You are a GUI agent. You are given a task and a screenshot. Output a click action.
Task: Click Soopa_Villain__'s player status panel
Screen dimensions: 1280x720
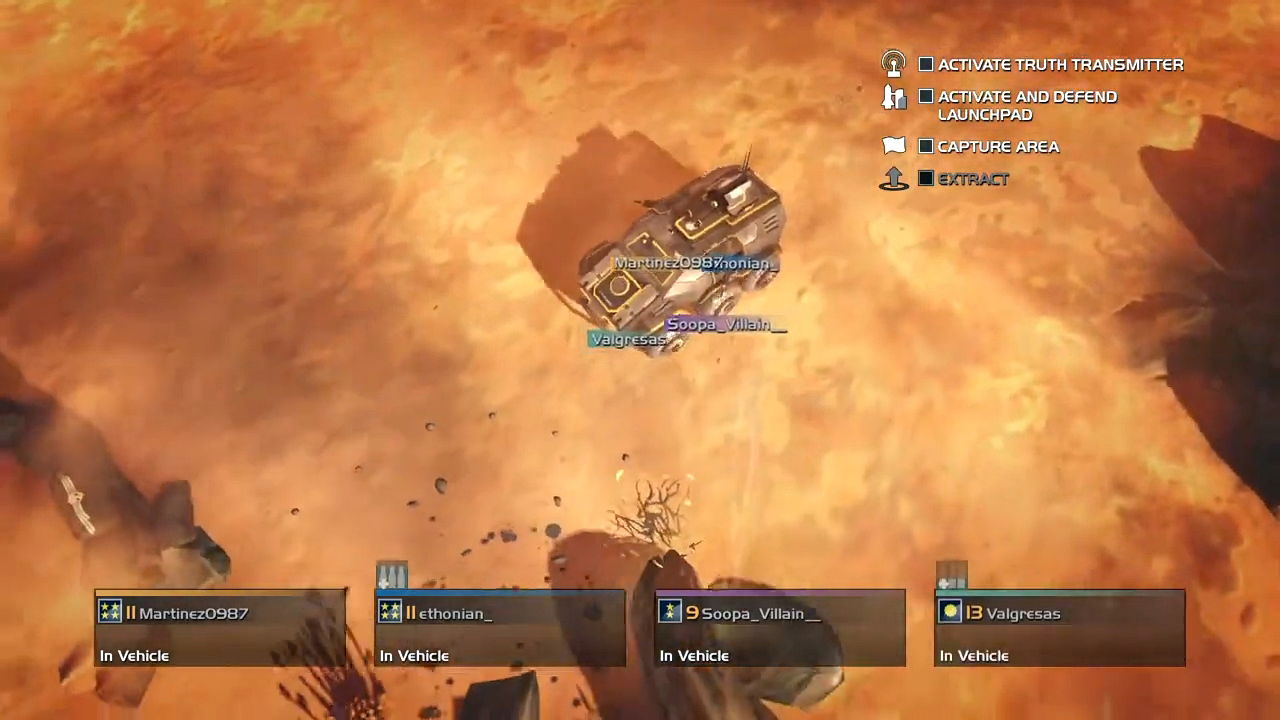click(x=780, y=628)
